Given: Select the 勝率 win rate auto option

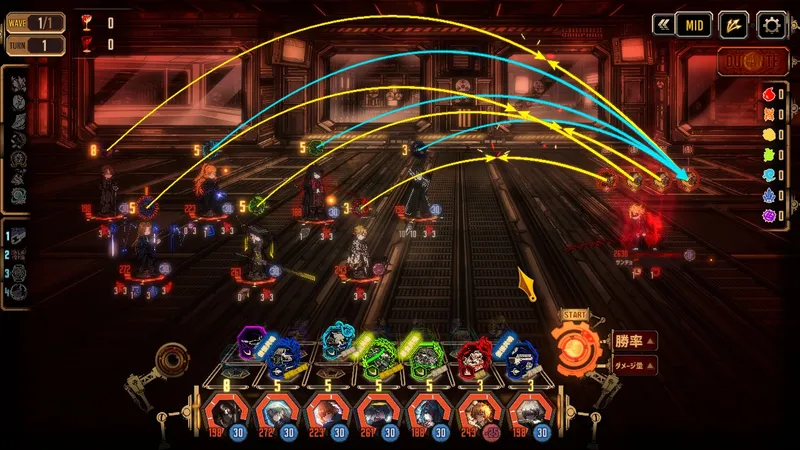Looking at the screenshot, I should pyautogui.click(x=634, y=341).
